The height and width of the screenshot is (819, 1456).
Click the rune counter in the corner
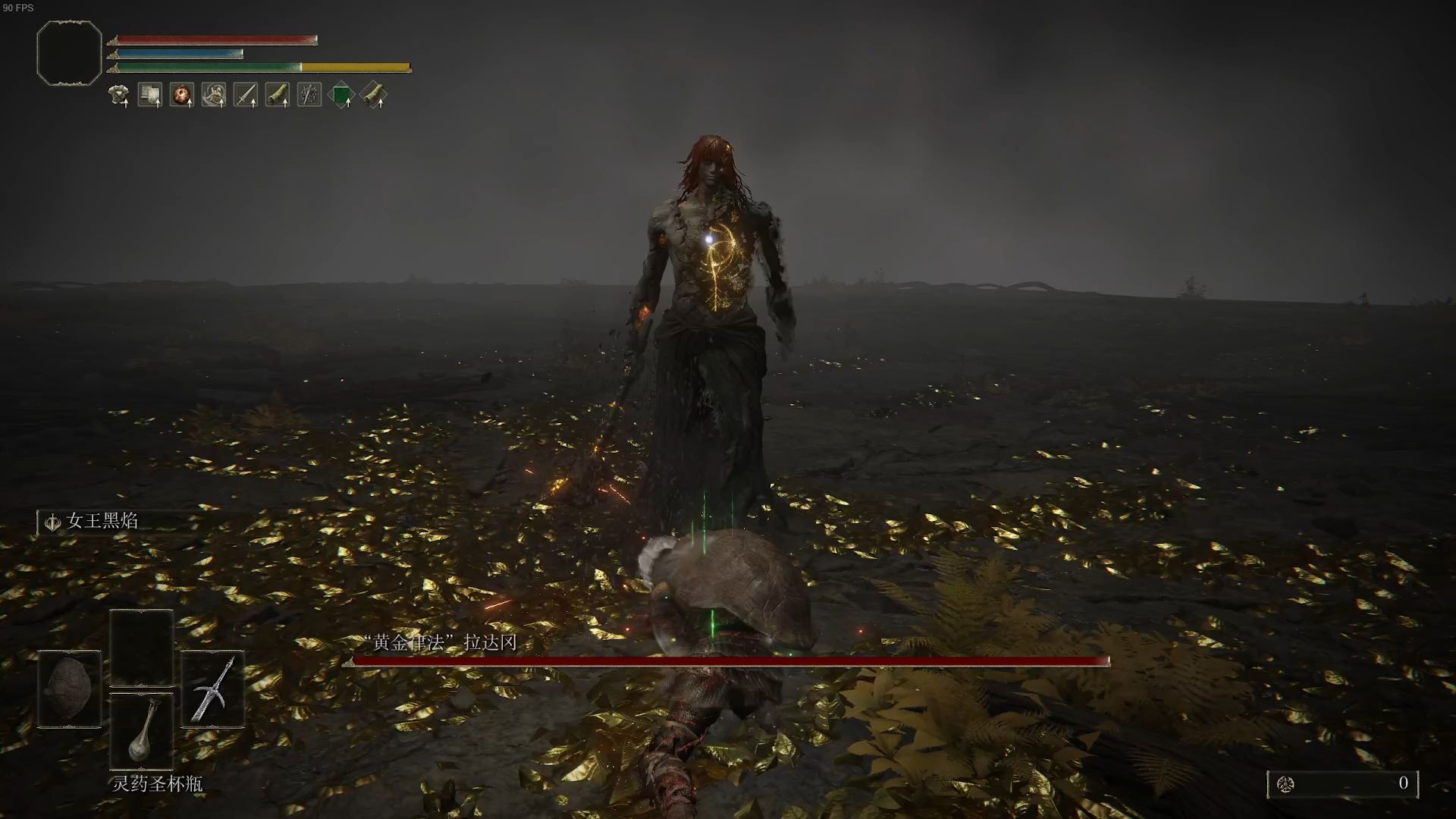(1342, 783)
